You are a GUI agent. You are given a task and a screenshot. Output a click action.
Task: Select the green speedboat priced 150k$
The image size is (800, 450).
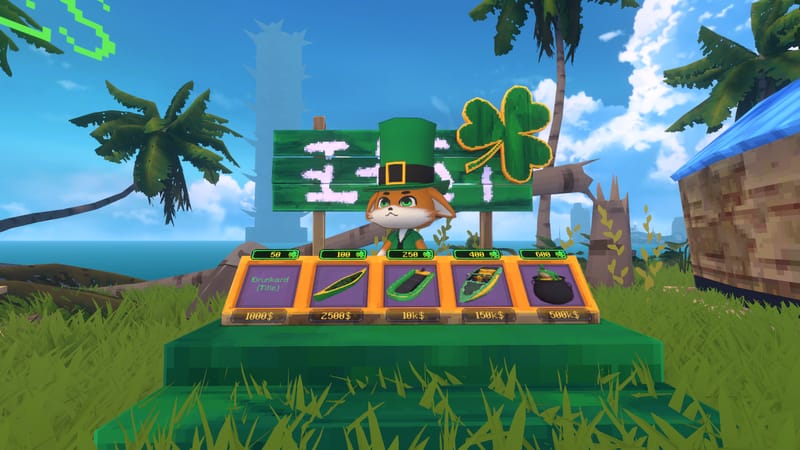point(480,285)
